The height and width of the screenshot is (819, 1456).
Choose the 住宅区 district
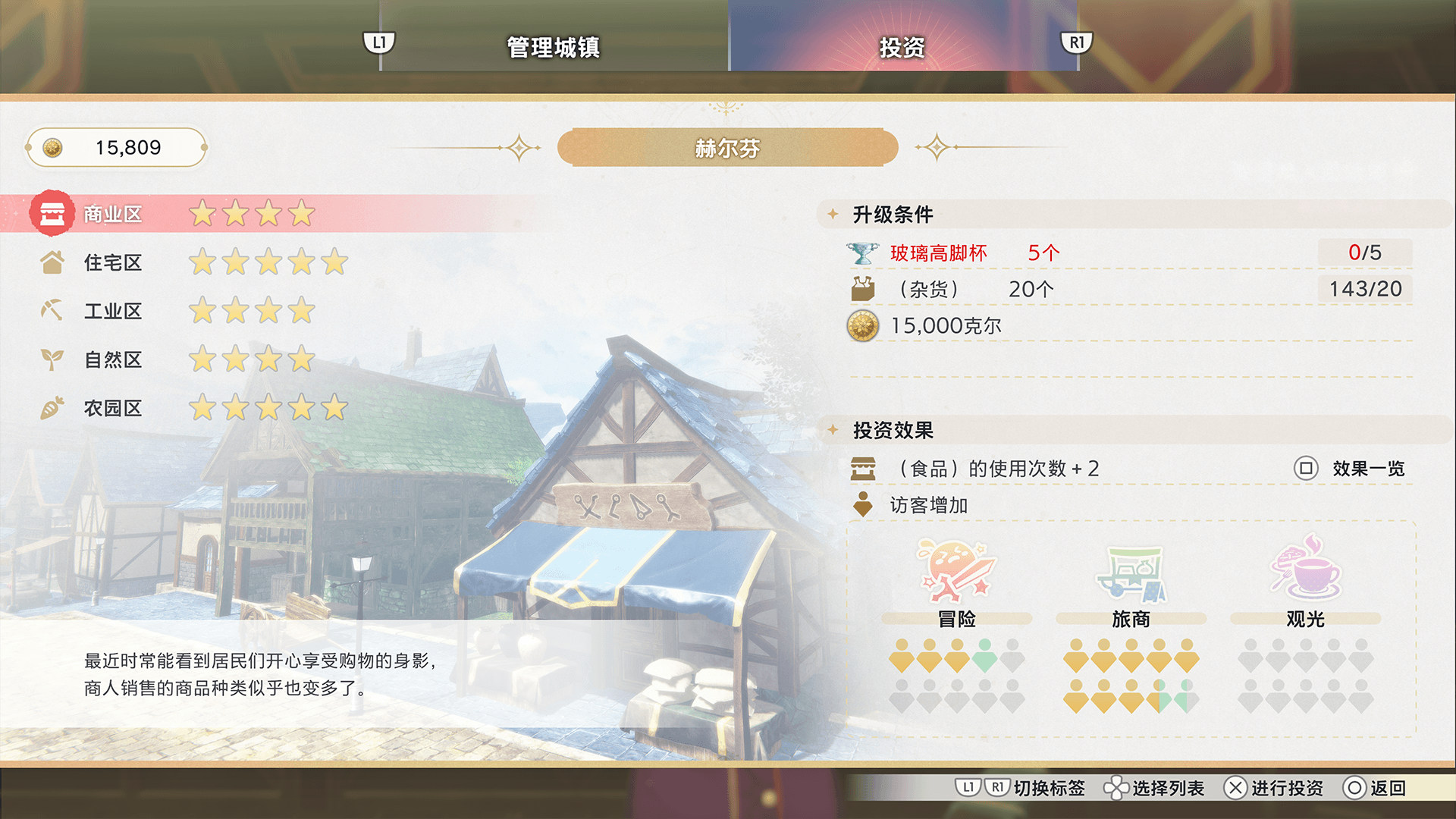pos(112,263)
